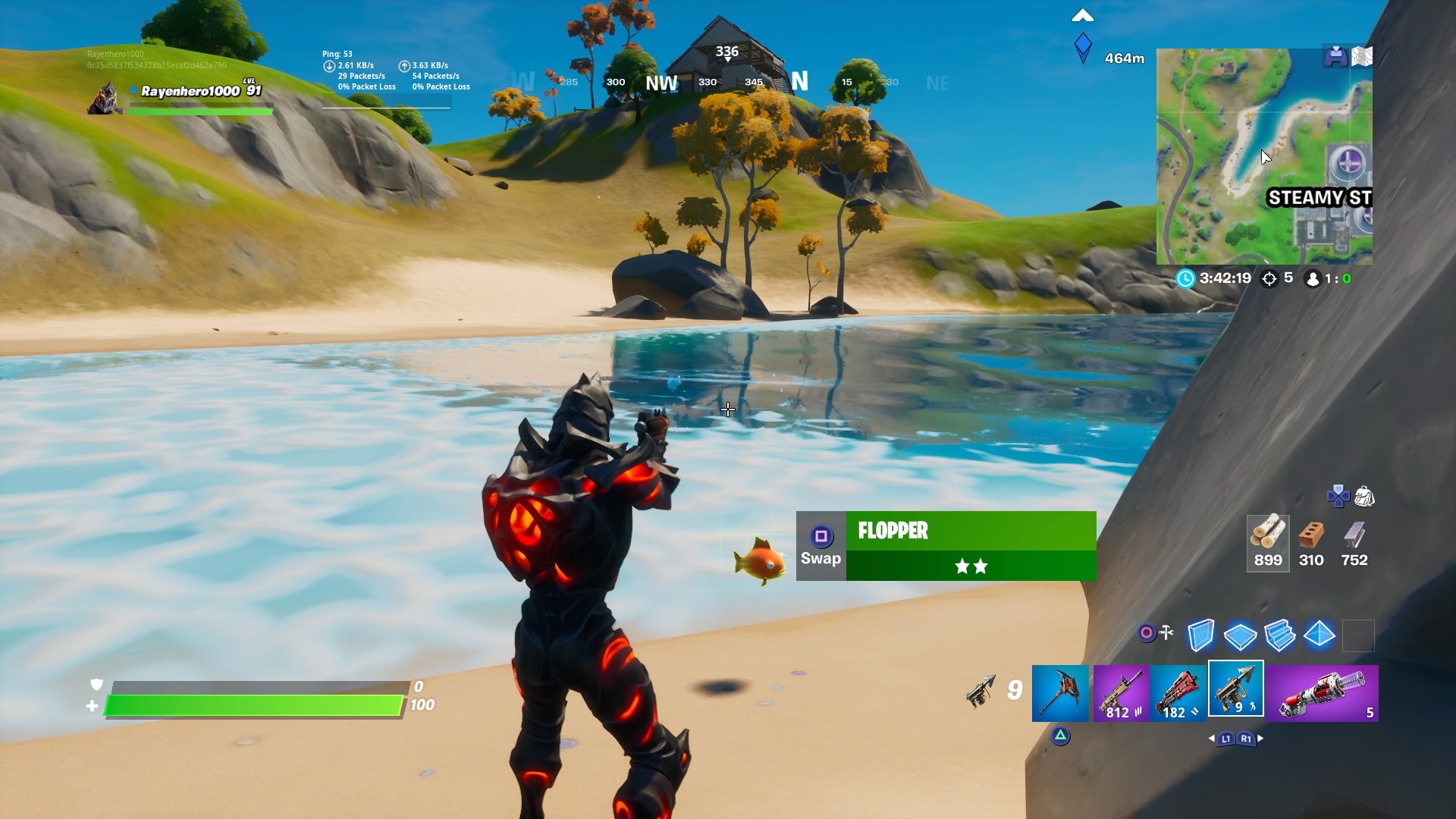Image resolution: width=1456 pixels, height=819 pixels.
Task: Choose the stairs building piece
Action: [x=1279, y=635]
